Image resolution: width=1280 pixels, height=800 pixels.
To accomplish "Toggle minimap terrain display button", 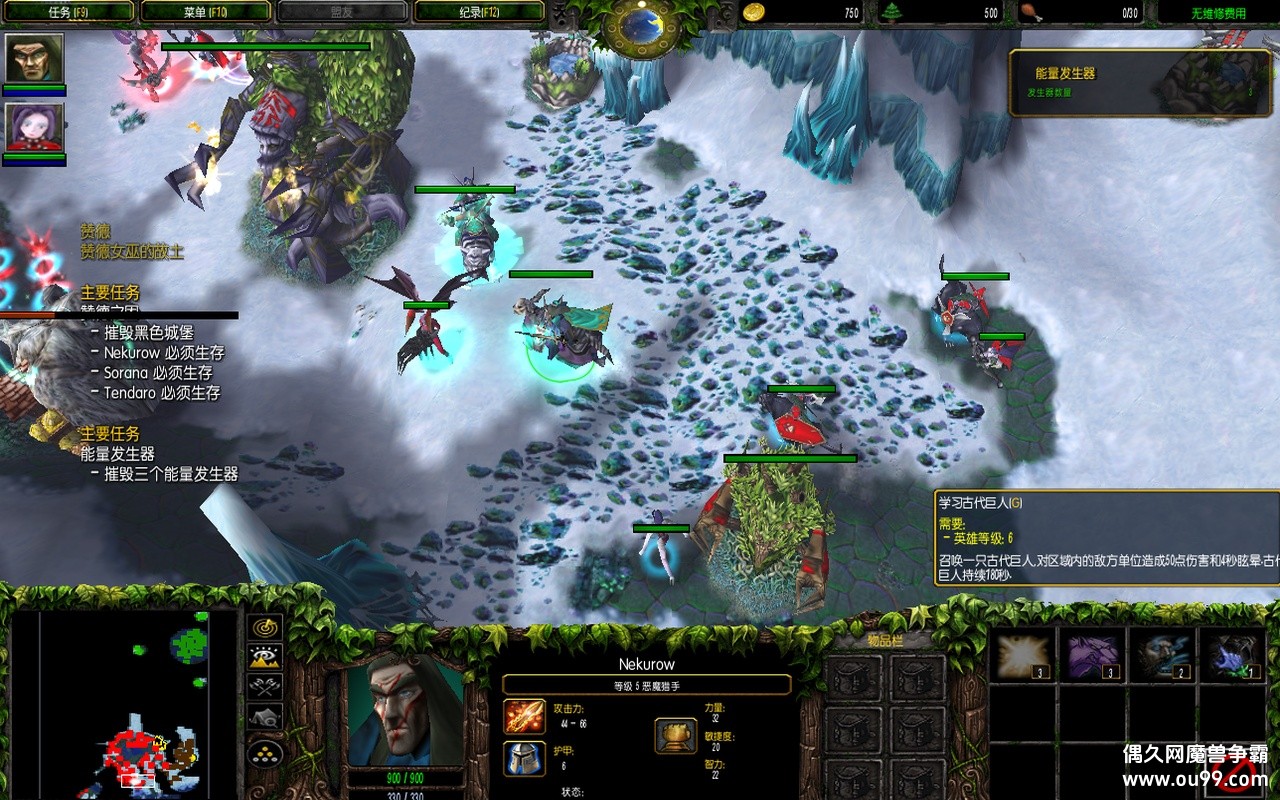I will click(x=265, y=657).
